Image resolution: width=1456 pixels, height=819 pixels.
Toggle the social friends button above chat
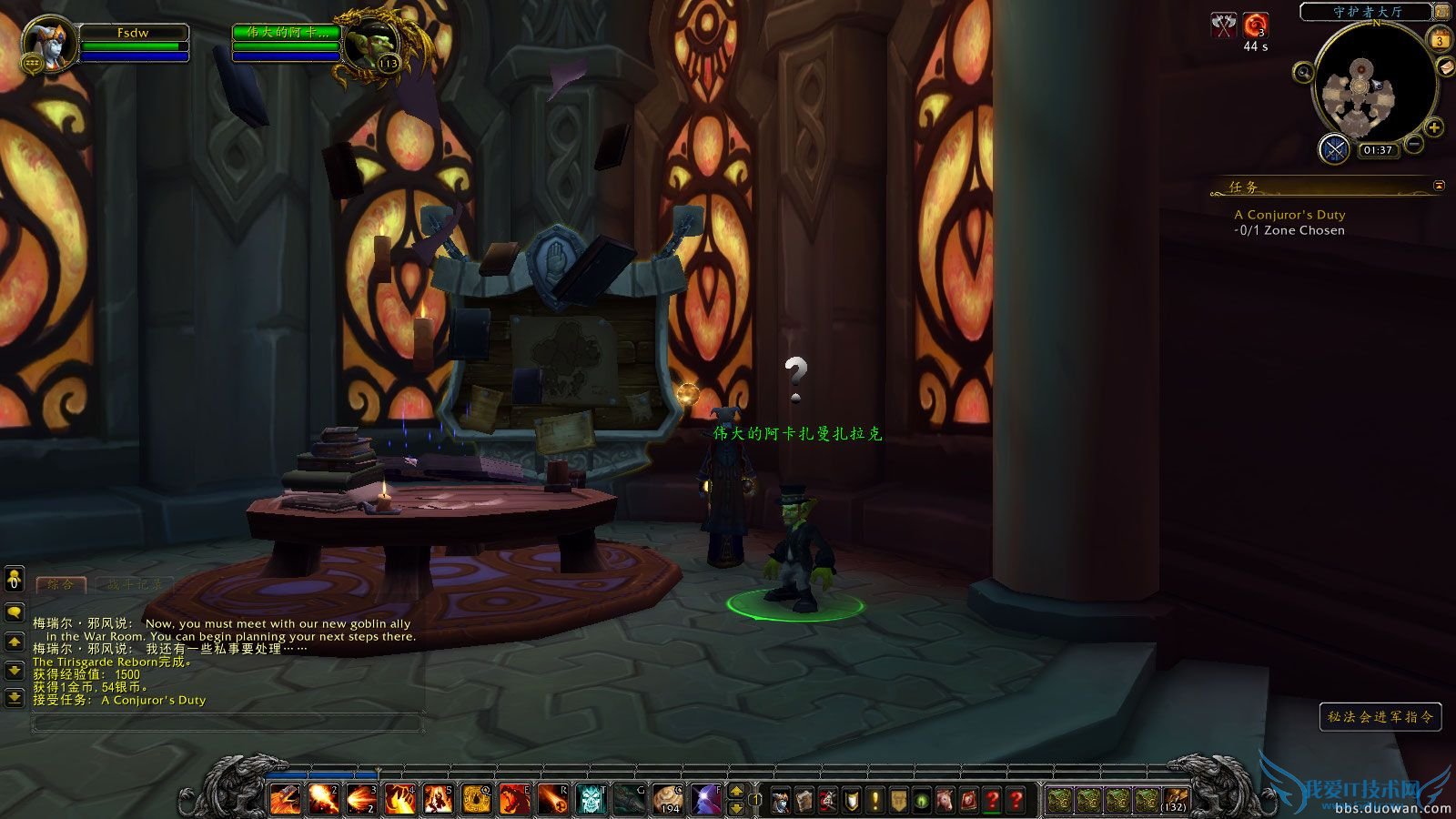coord(14,580)
